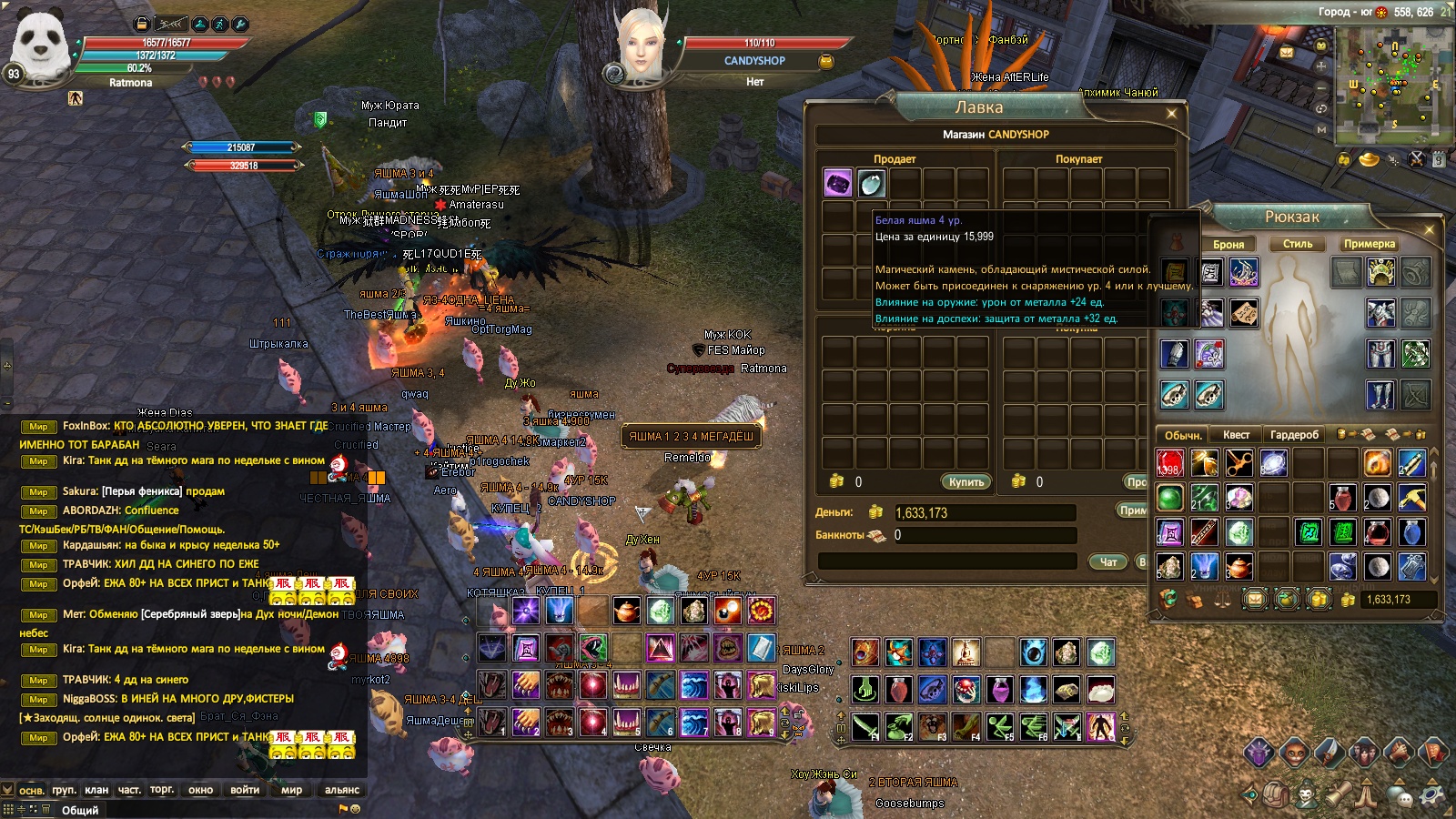Select the green orb in the backpack
Screen dimensions: 1456x819
click(1169, 498)
